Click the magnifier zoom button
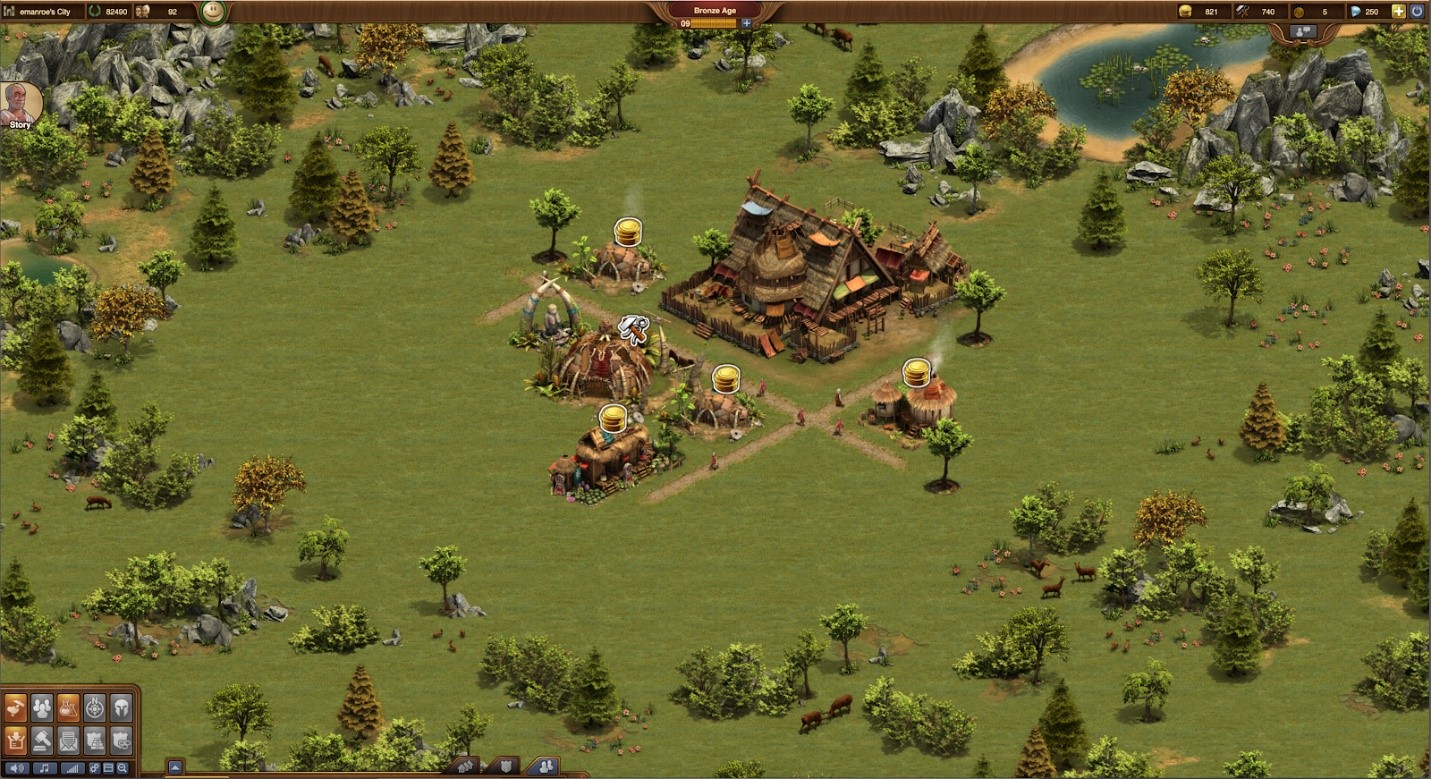Screen dimensions: 1431x779 click(x=122, y=769)
